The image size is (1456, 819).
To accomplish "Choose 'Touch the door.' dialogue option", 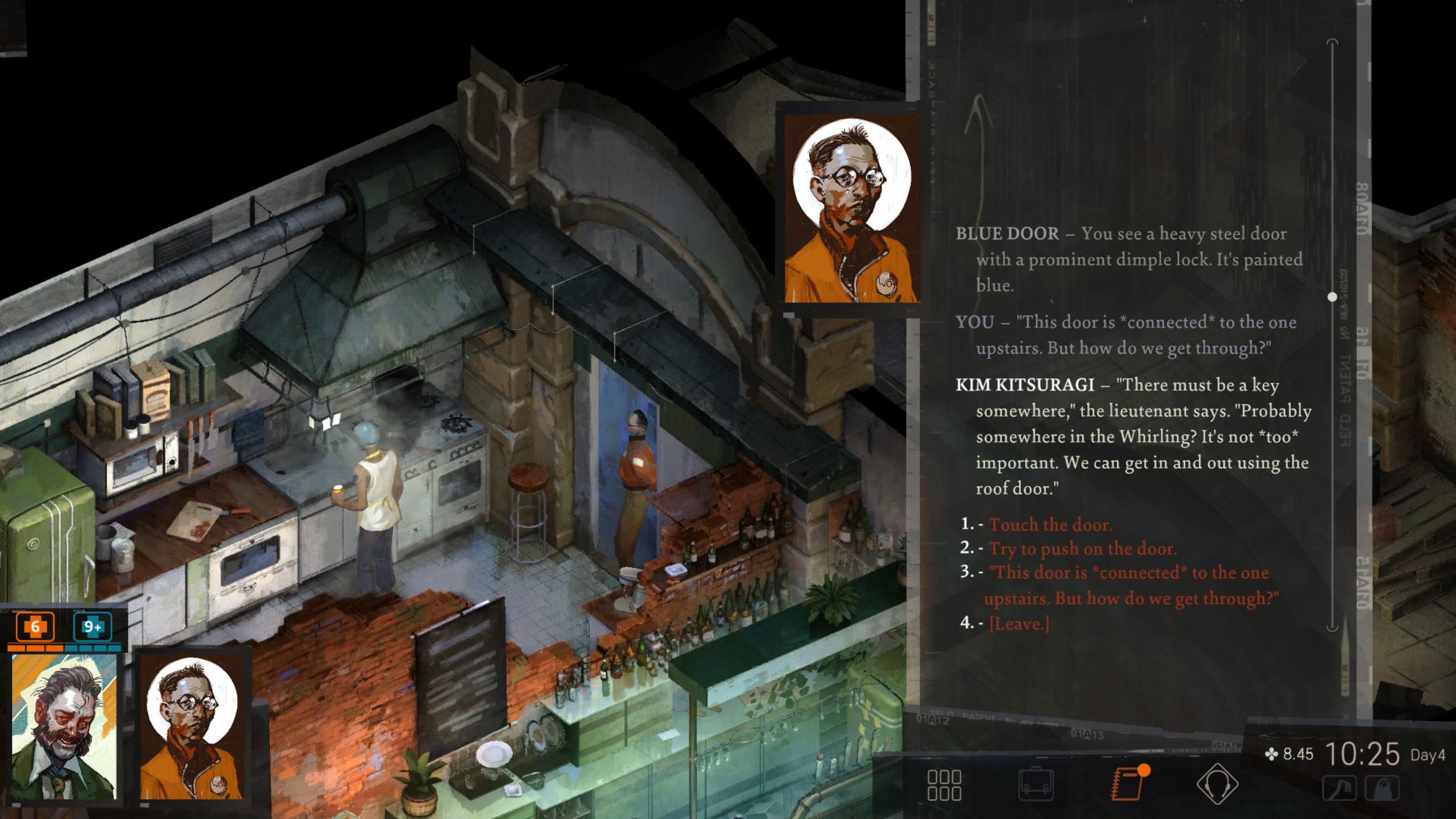I will click(x=1050, y=524).
